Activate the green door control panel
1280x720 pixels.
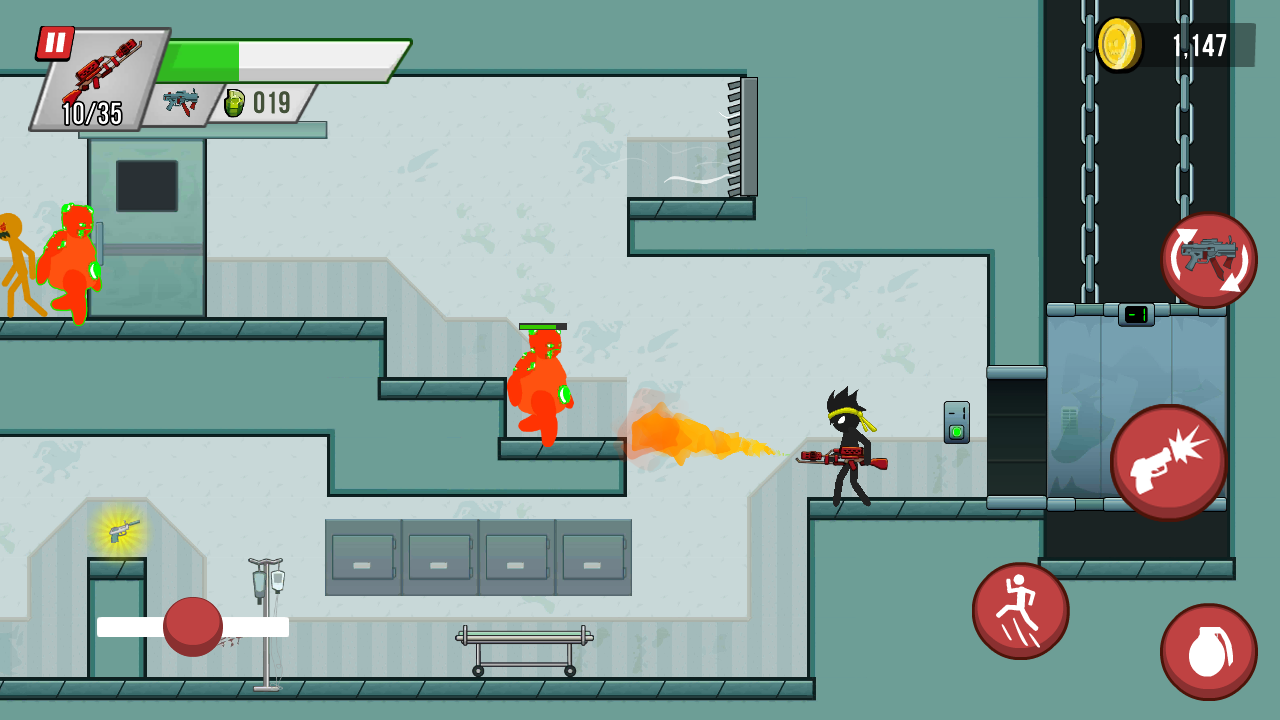(x=955, y=422)
